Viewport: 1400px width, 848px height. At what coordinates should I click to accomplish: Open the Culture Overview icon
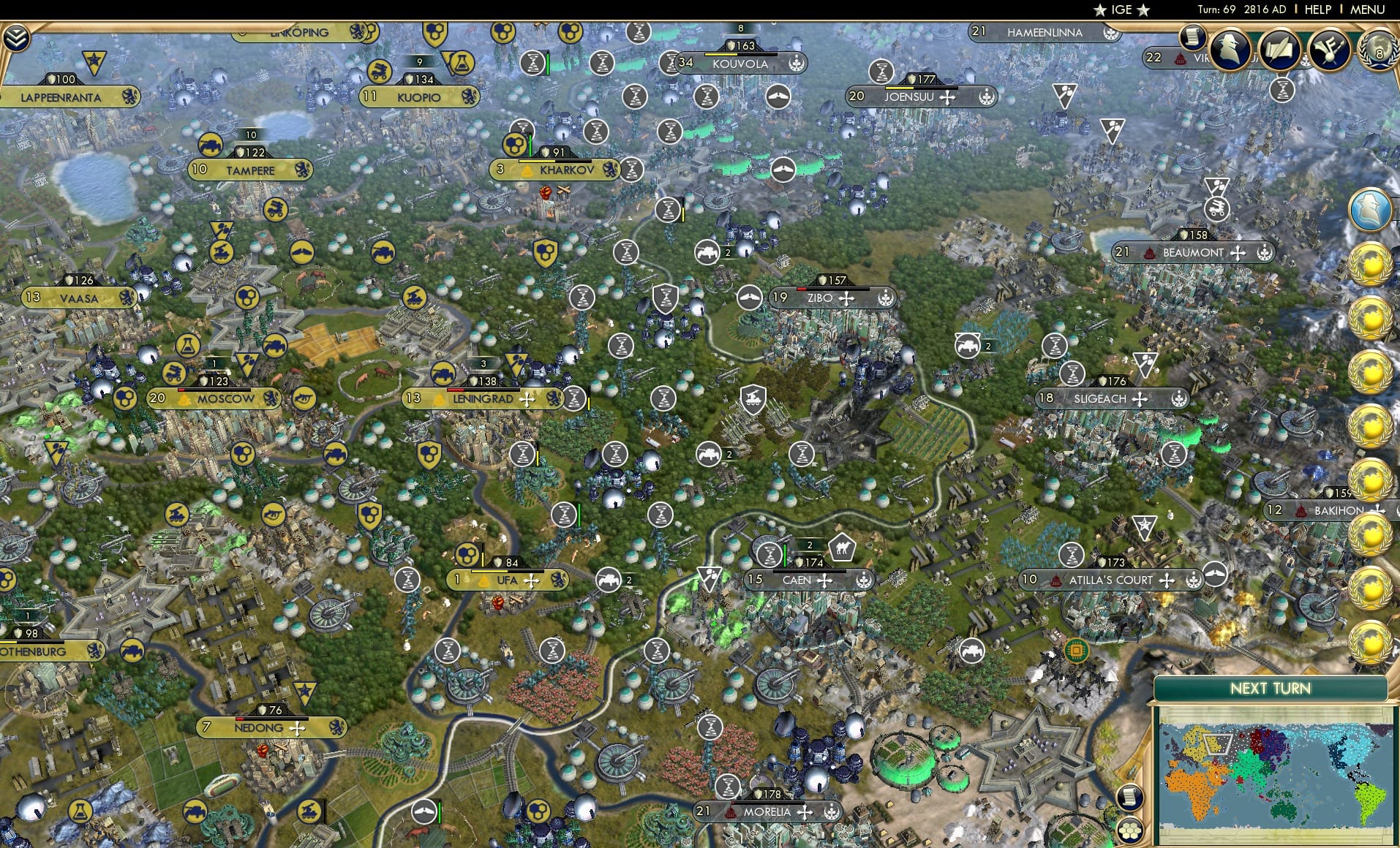[x=1329, y=48]
